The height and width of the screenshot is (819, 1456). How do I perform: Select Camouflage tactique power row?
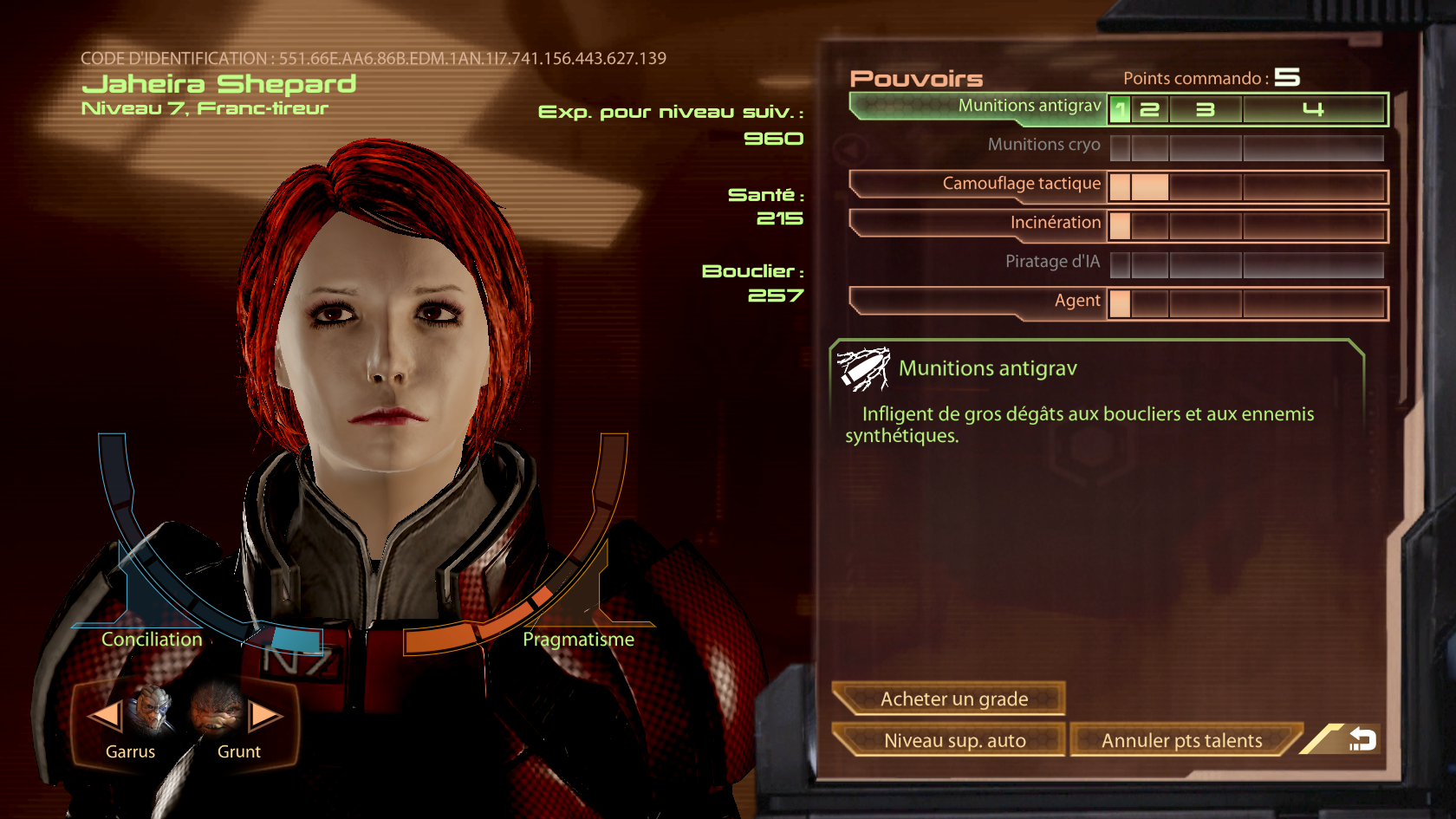pyautogui.click(x=979, y=185)
